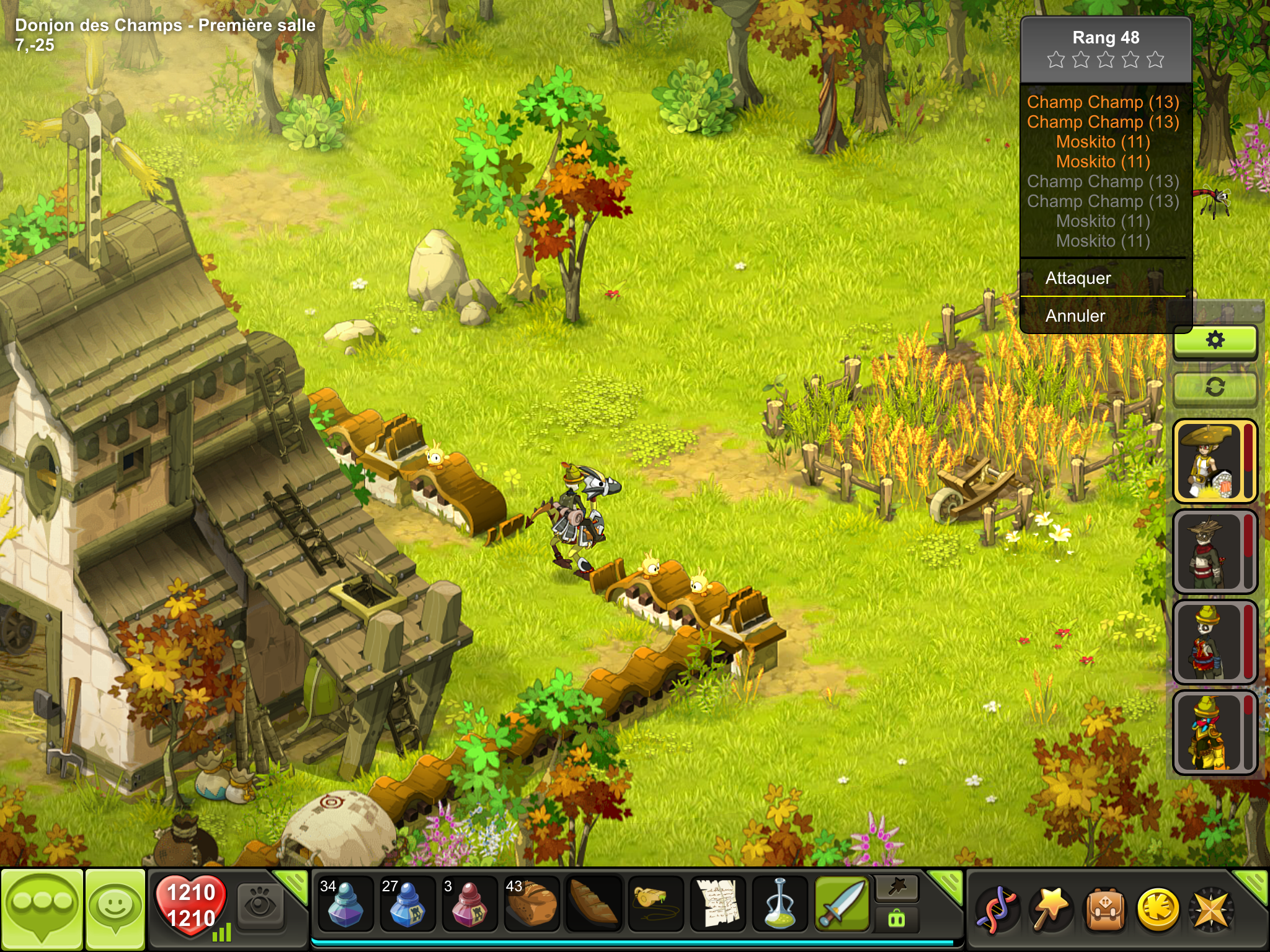Open the backpack inventory menu
The image size is (1270, 952).
(x=1104, y=910)
